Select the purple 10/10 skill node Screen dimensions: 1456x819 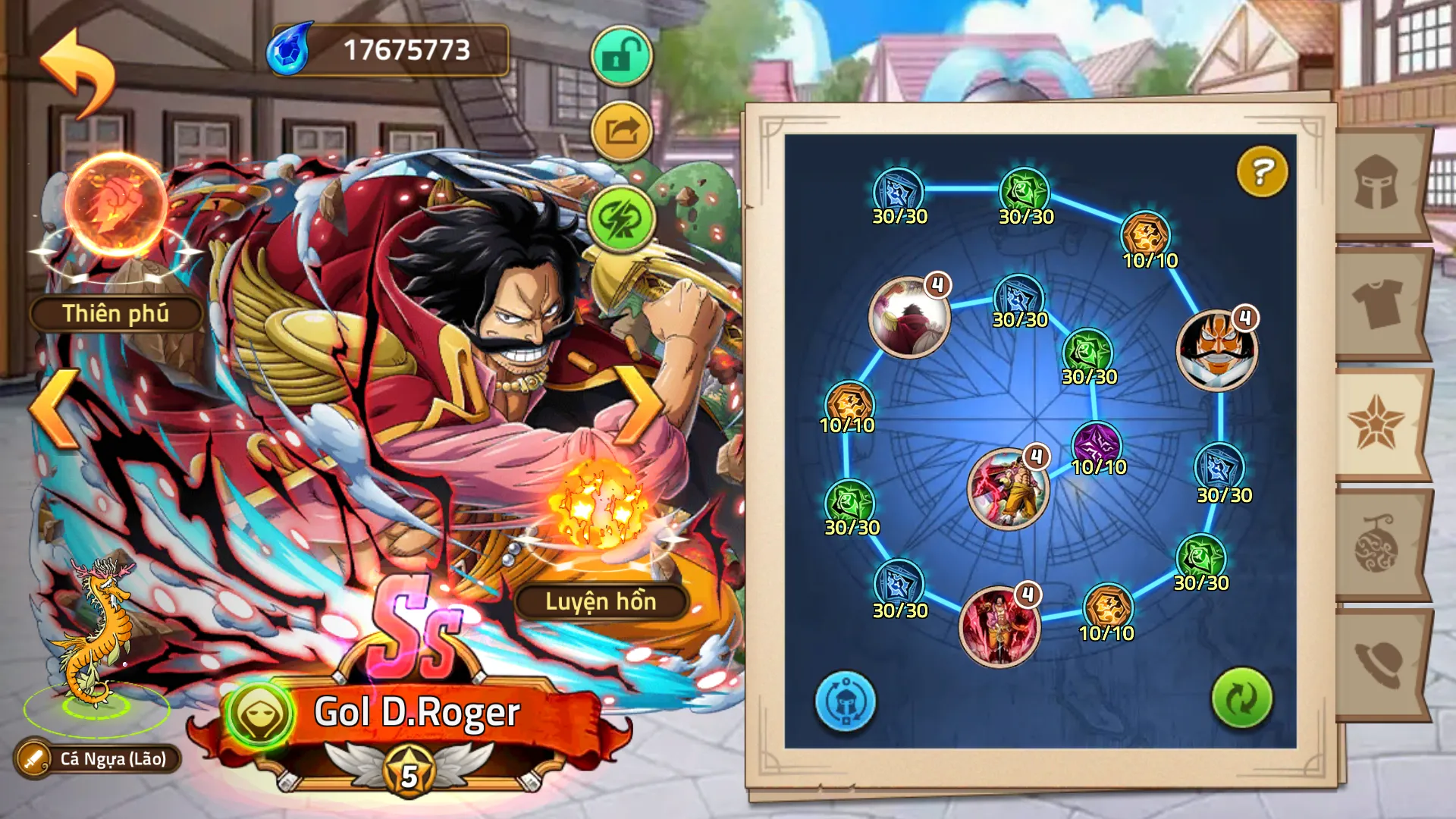(1097, 444)
